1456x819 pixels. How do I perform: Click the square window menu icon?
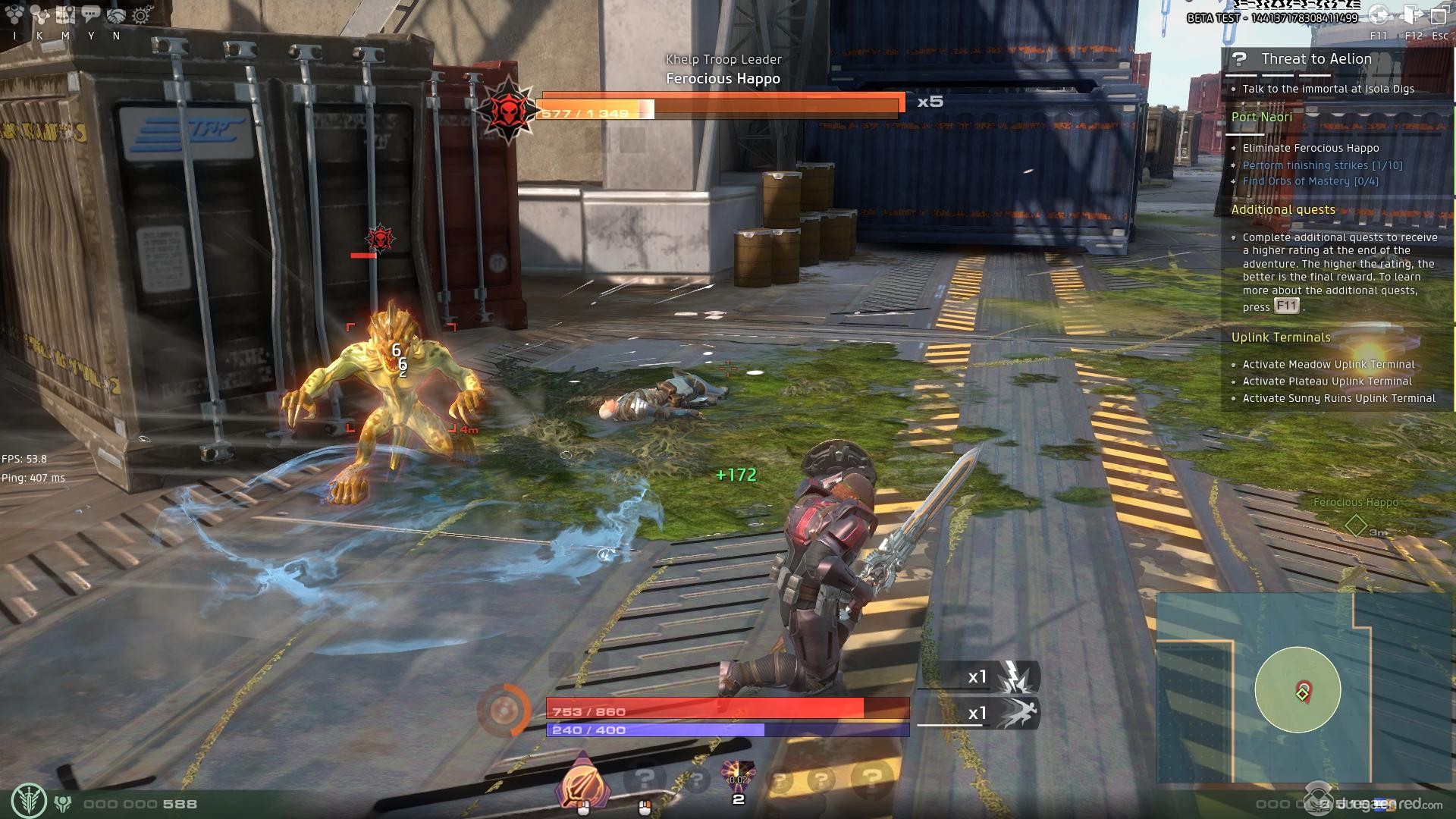[x=1439, y=15]
